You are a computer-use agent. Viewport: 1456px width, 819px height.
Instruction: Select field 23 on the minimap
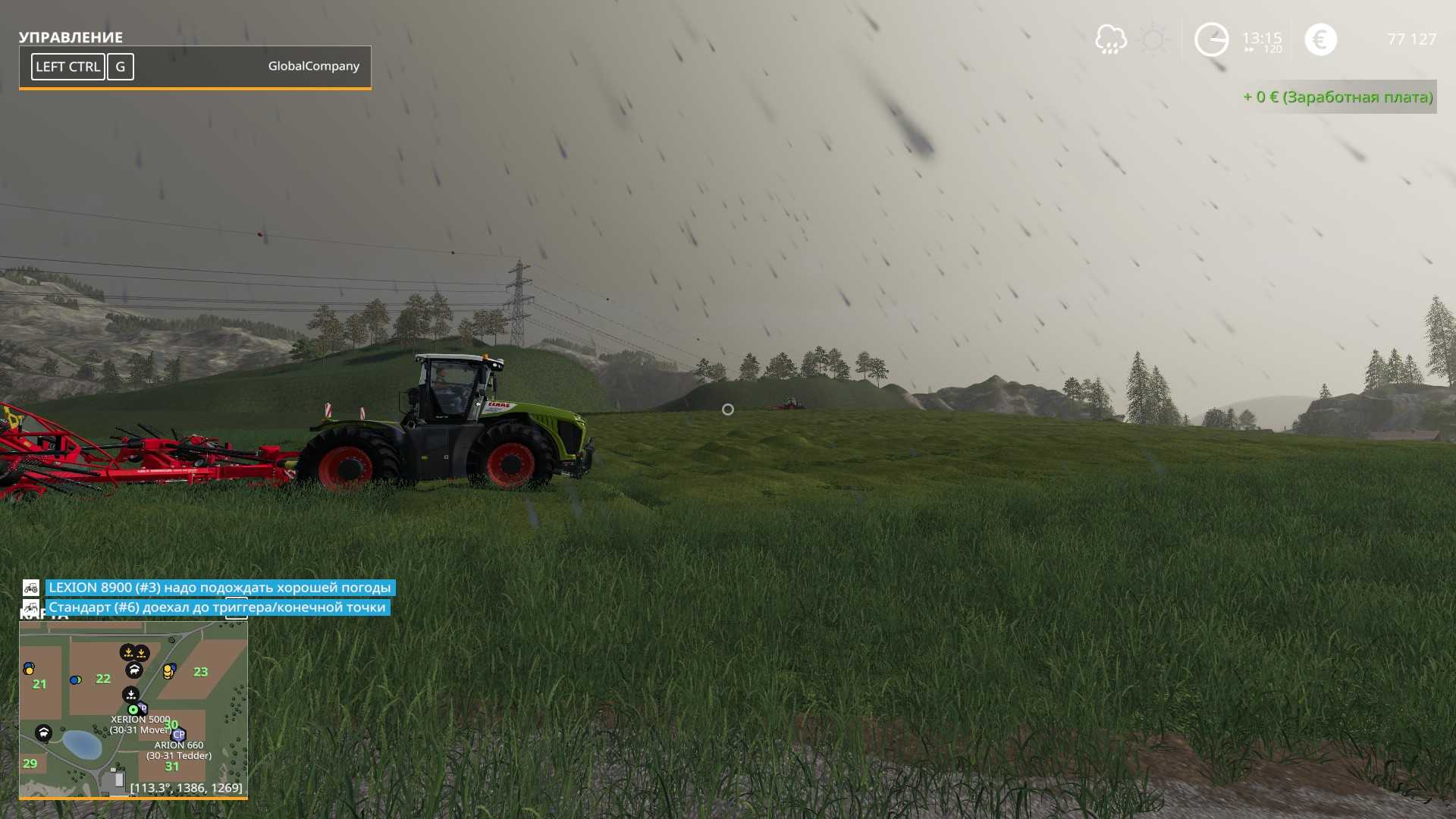coord(200,672)
